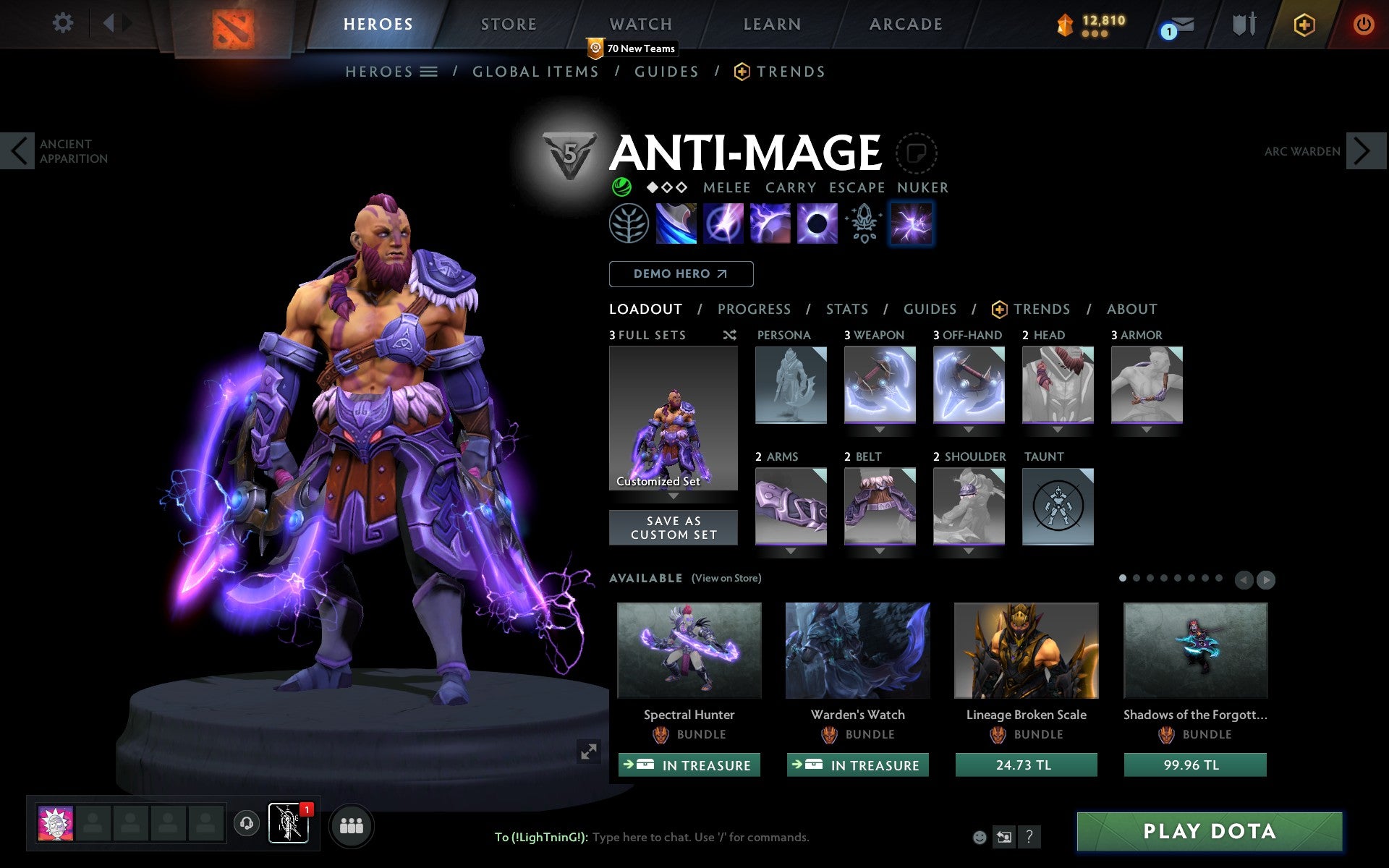
Task: Toggle the shuffle icon next to Full Sets
Action: [x=729, y=335]
